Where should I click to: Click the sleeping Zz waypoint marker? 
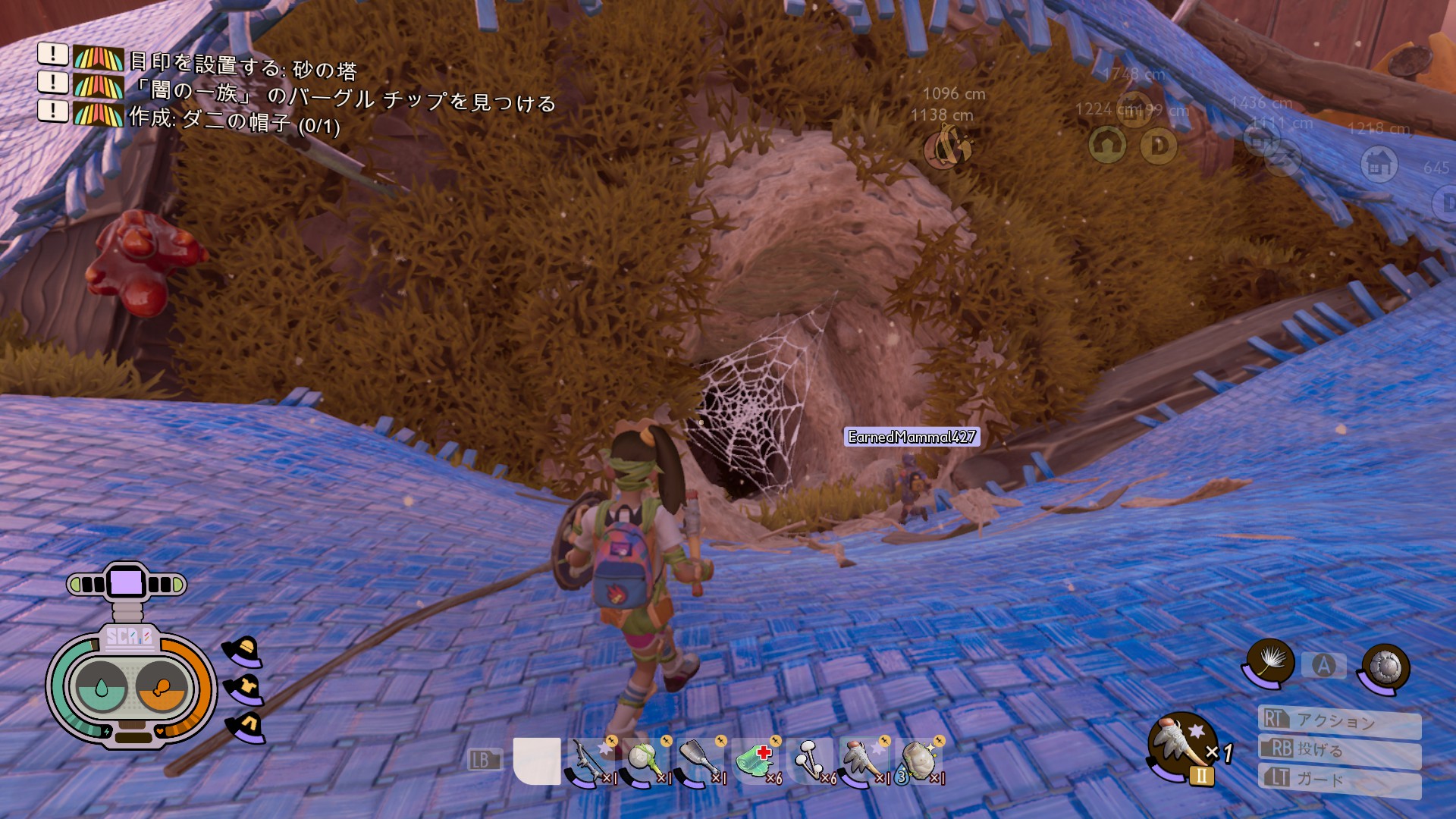1283,159
